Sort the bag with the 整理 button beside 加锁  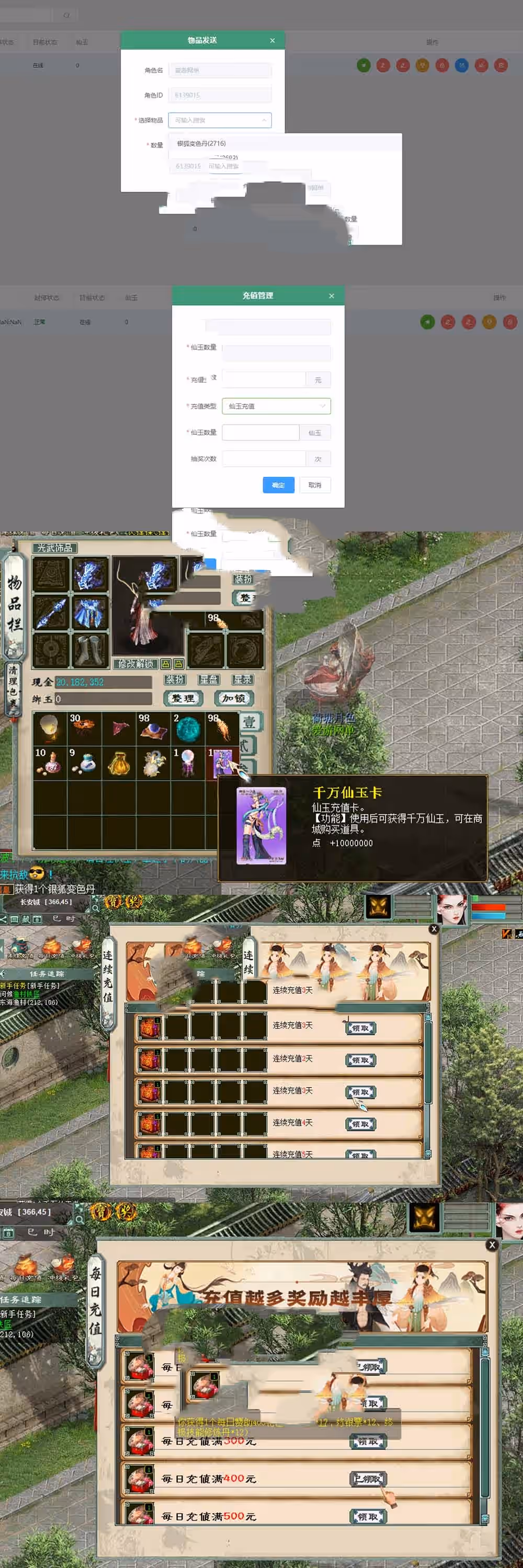[x=183, y=699]
